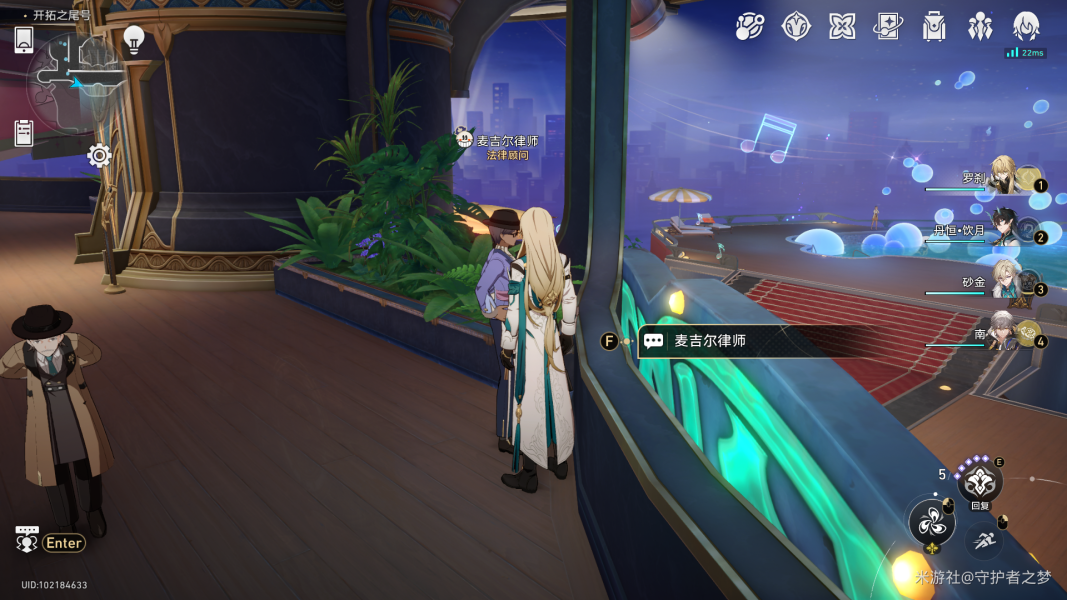Viewport: 1067px width, 600px height.
Task: Activate the 回复 technique skill
Action: pyautogui.click(x=979, y=482)
